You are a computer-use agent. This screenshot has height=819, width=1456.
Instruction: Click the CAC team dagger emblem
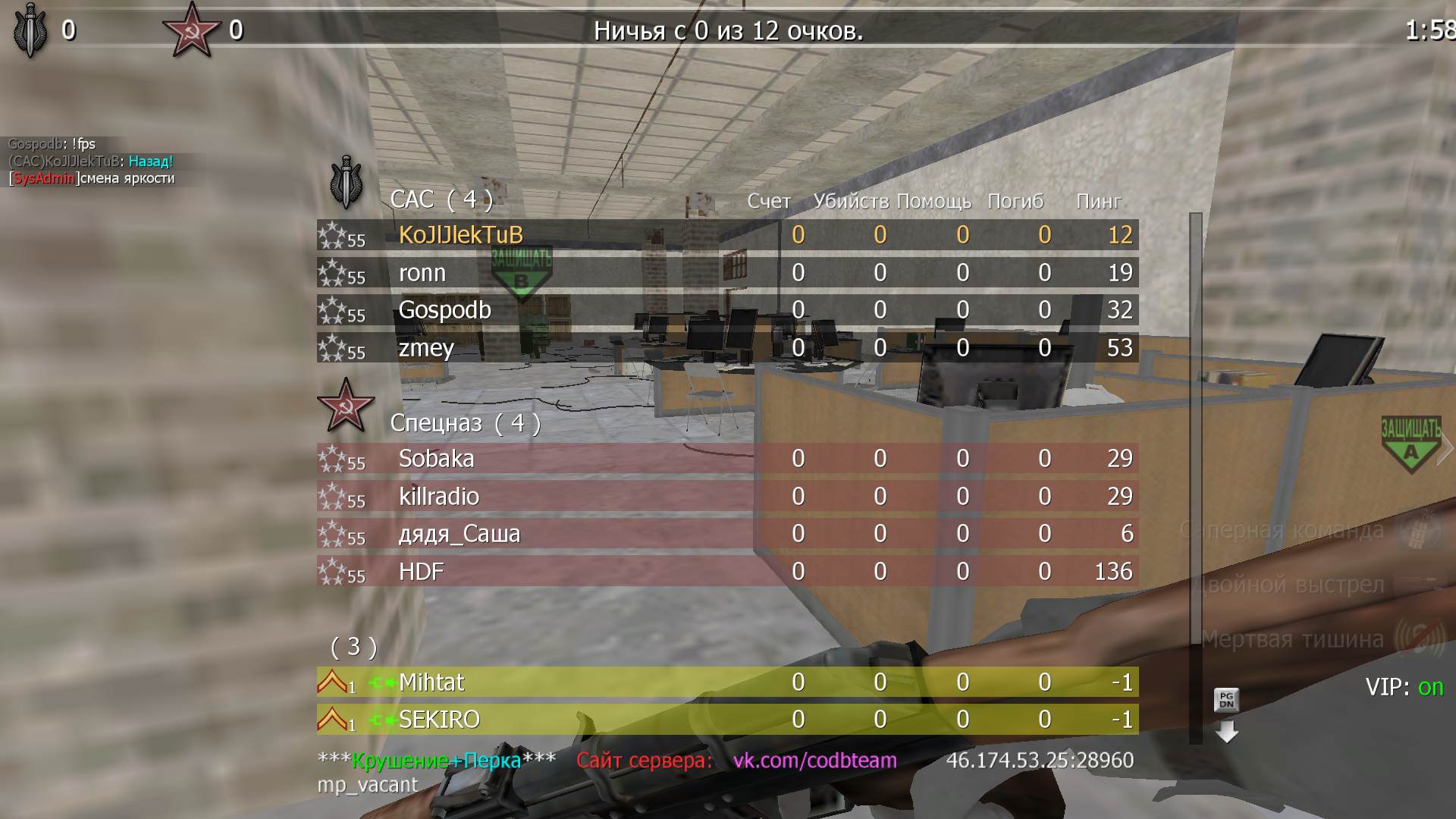346,183
